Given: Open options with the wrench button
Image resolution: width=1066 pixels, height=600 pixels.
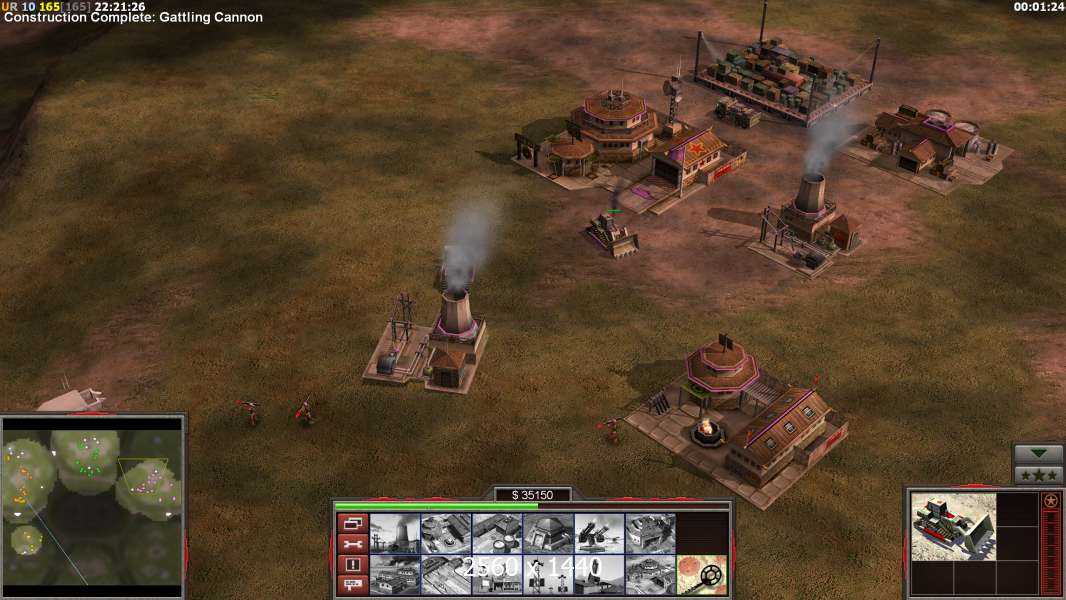Looking at the screenshot, I should pos(351,544).
